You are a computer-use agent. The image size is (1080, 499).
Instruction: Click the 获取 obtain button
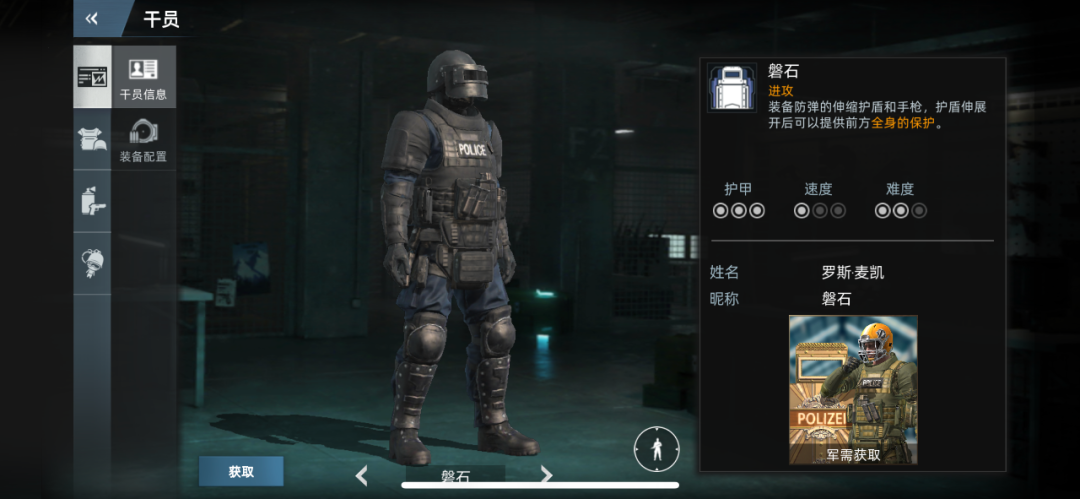pos(241,471)
